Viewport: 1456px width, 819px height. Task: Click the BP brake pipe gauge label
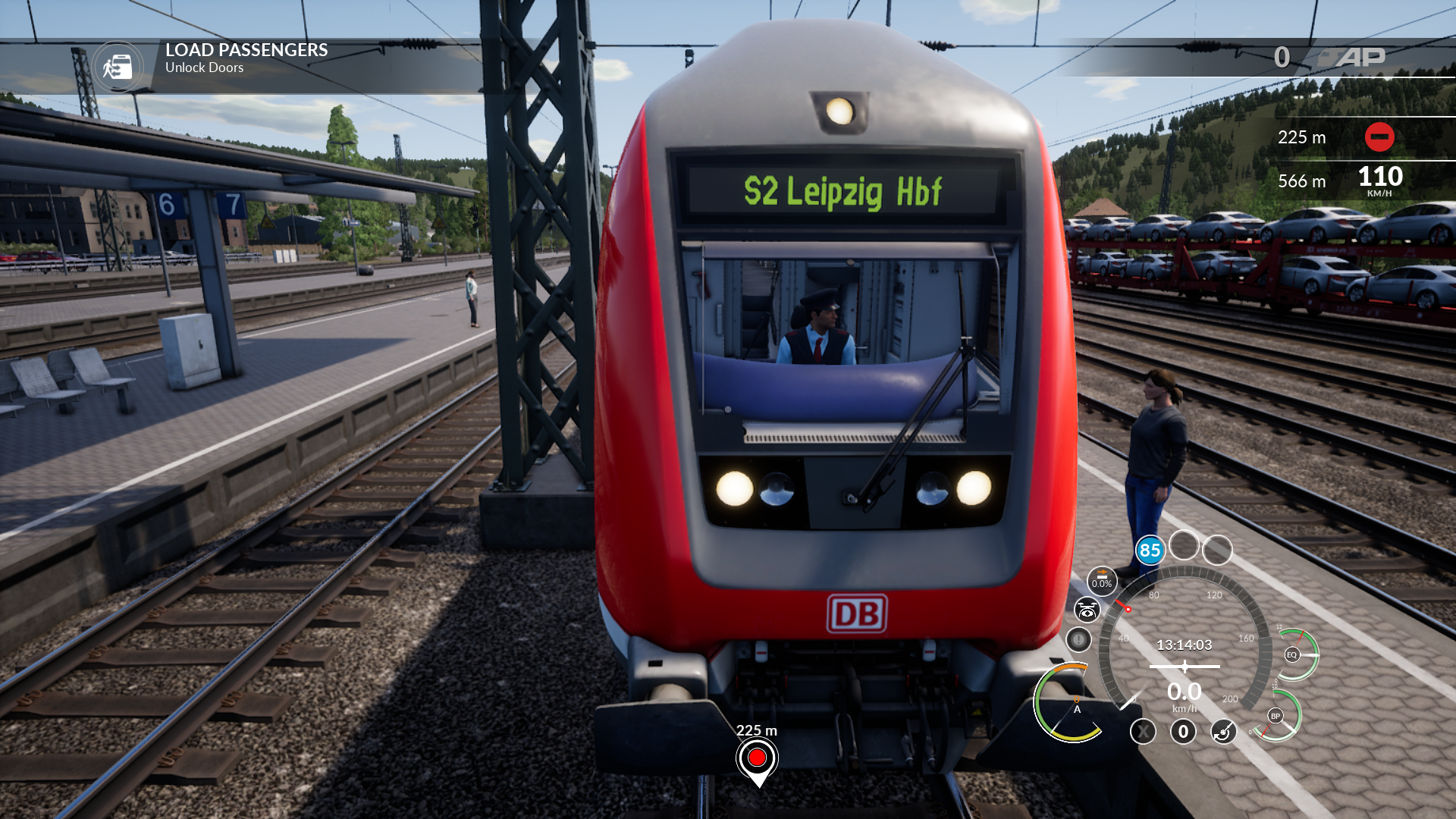coord(1276,716)
